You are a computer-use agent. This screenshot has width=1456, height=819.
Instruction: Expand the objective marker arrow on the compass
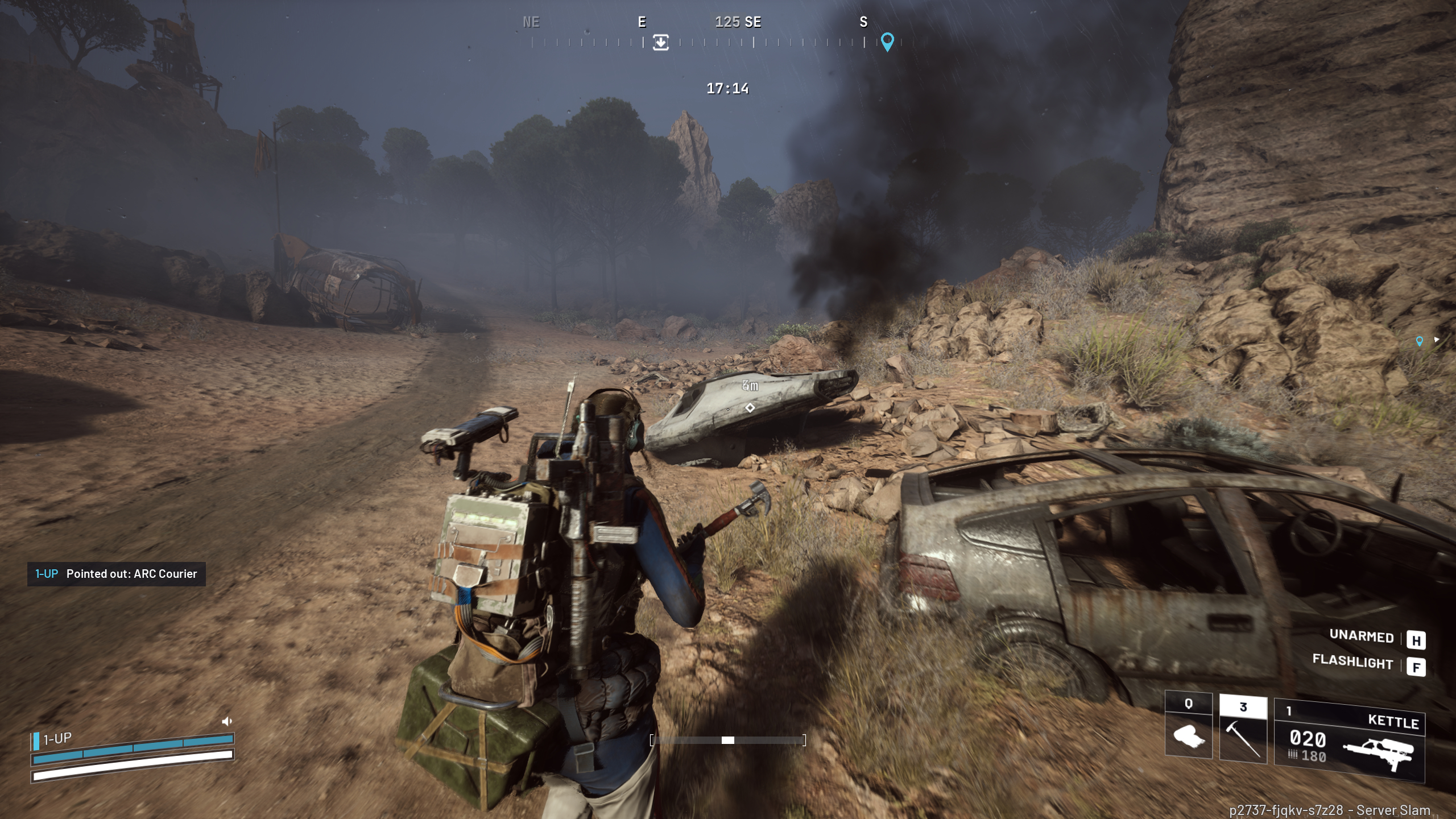660,42
